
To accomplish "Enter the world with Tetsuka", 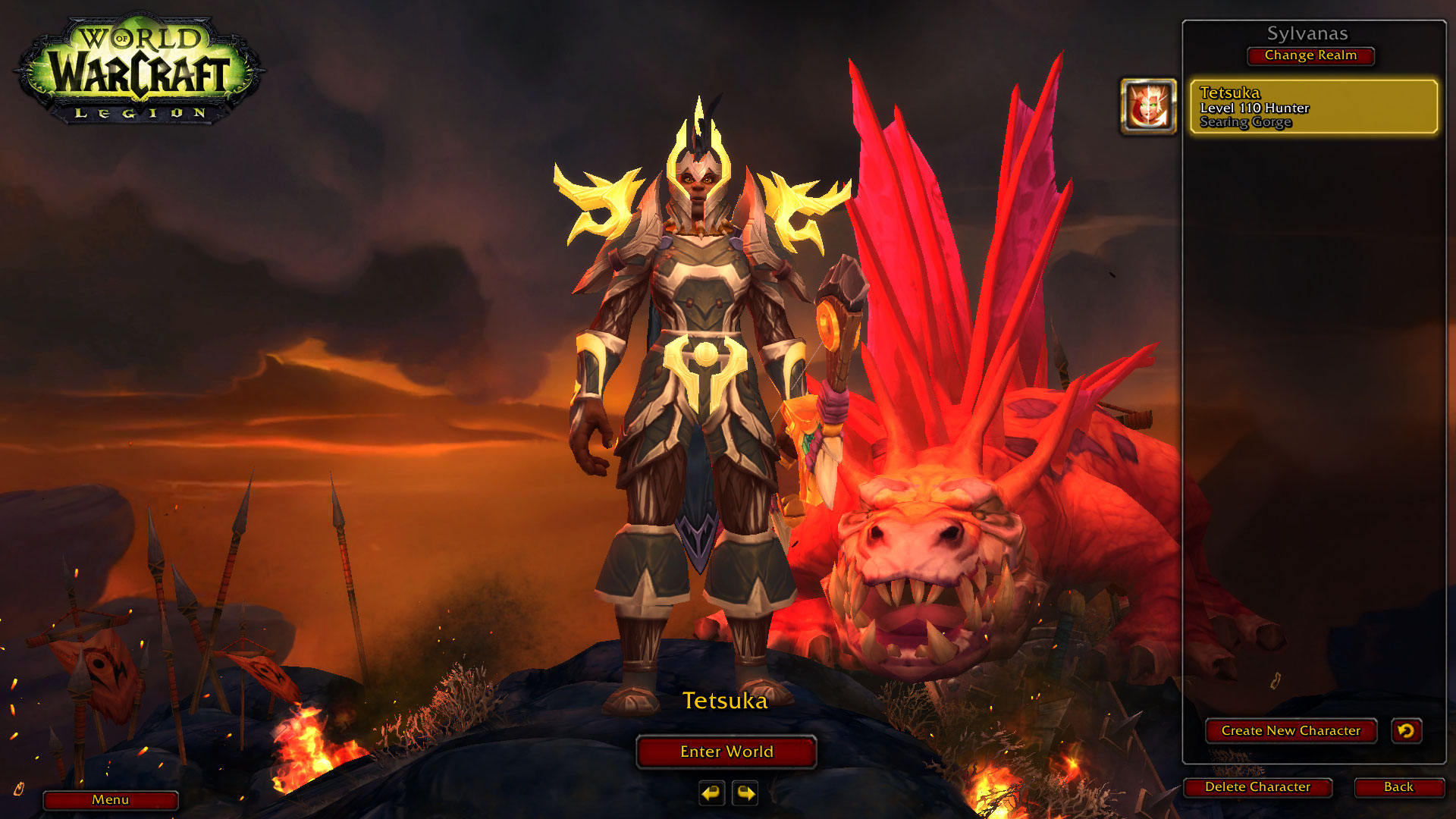I will point(726,752).
